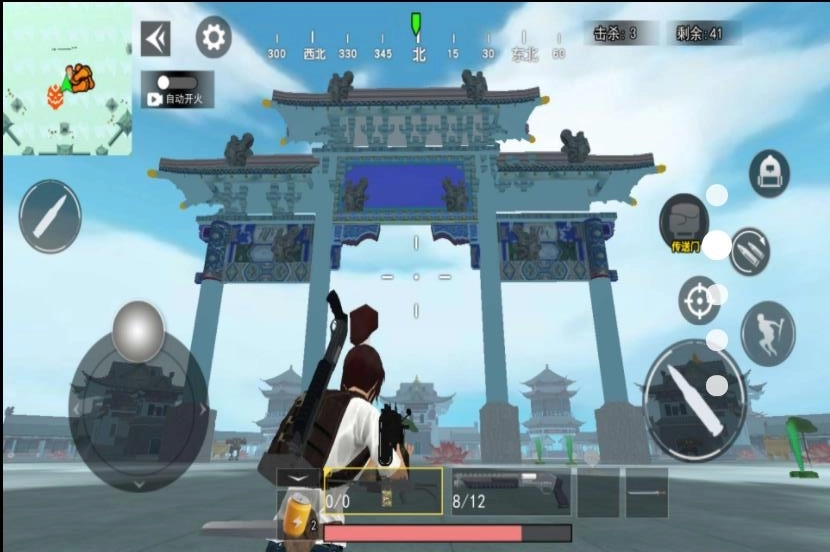Image resolution: width=830 pixels, height=552 pixels.
Task: Tap the jump button with running figure
Action: click(x=768, y=332)
